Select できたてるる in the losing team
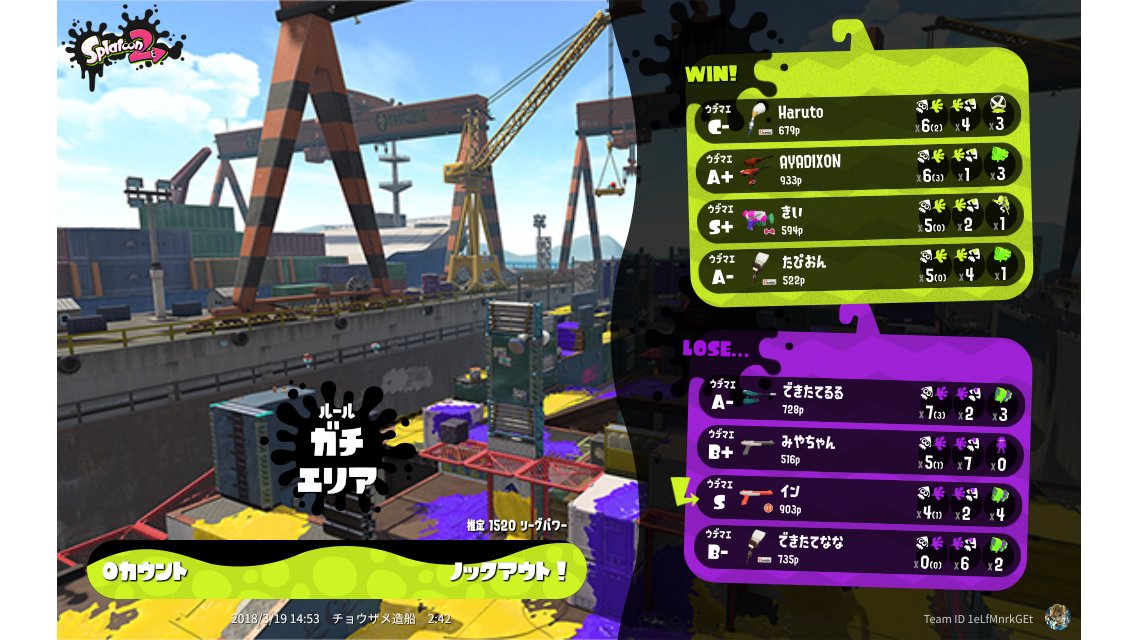1138x640 pixels. point(860,399)
